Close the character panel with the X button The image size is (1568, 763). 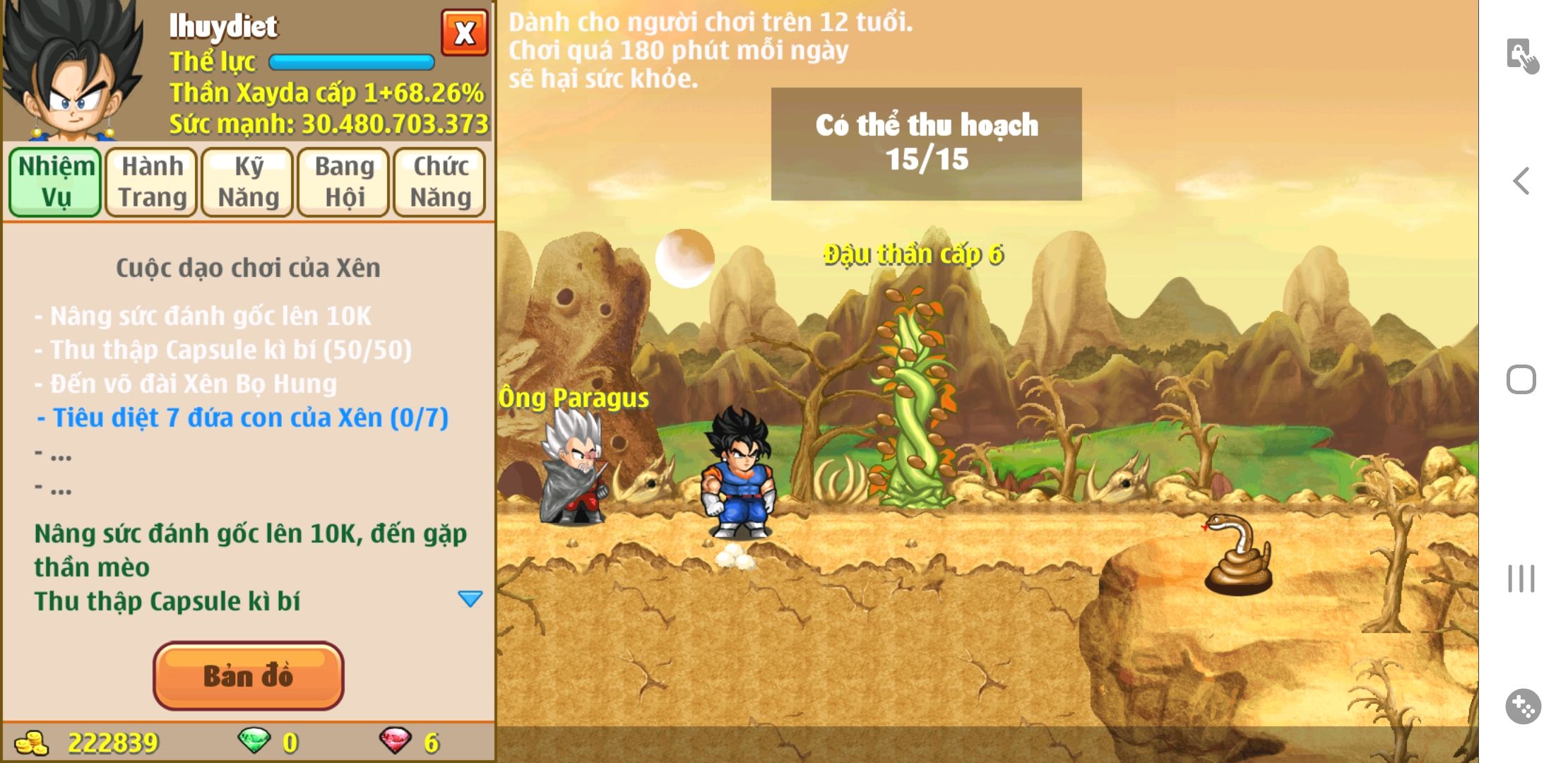464,32
